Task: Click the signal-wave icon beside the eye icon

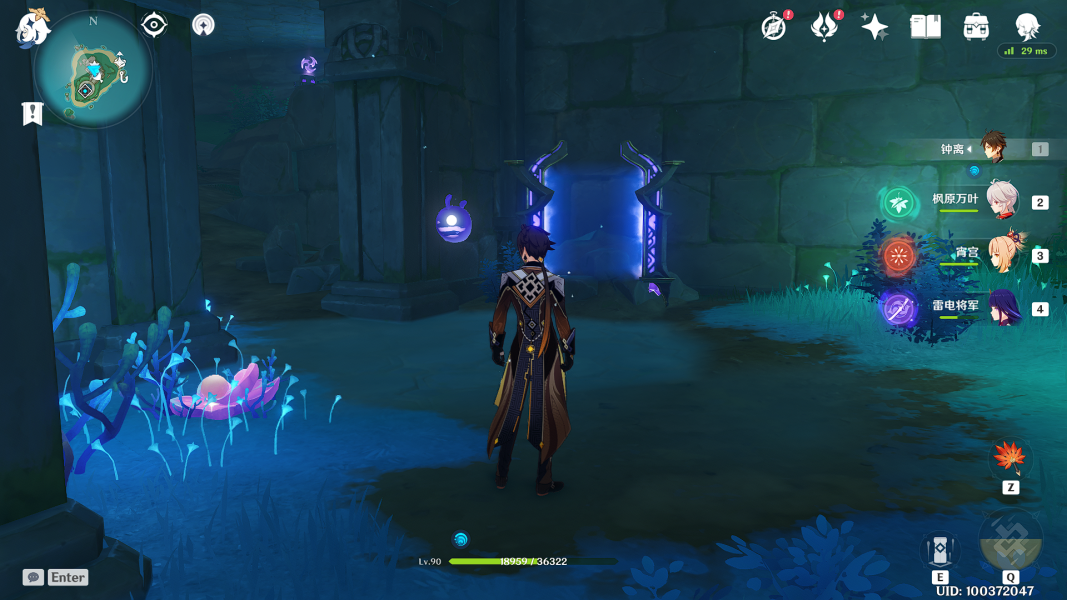Action: pyautogui.click(x=203, y=25)
